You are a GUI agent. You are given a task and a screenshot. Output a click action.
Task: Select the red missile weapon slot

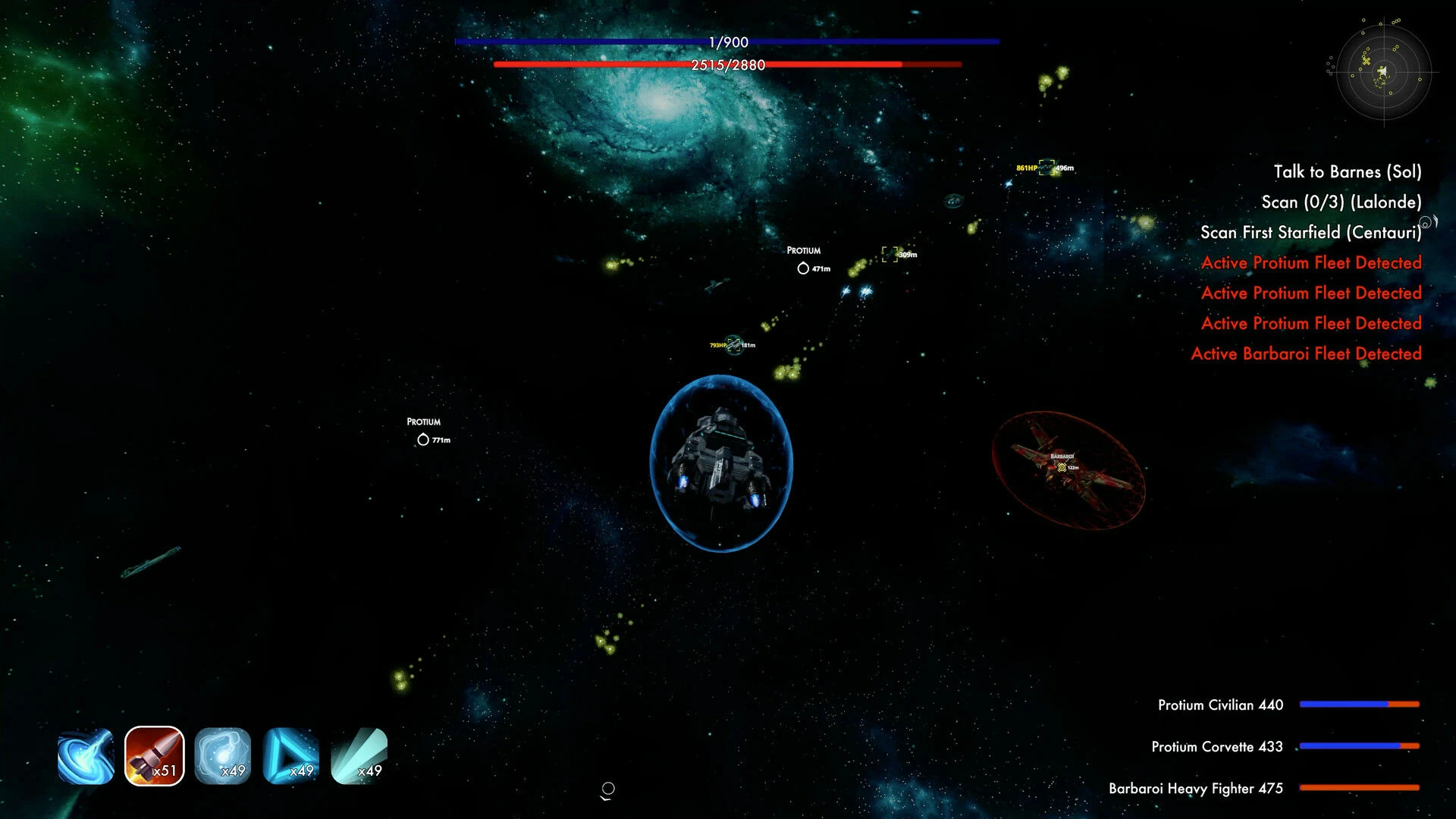point(155,756)
